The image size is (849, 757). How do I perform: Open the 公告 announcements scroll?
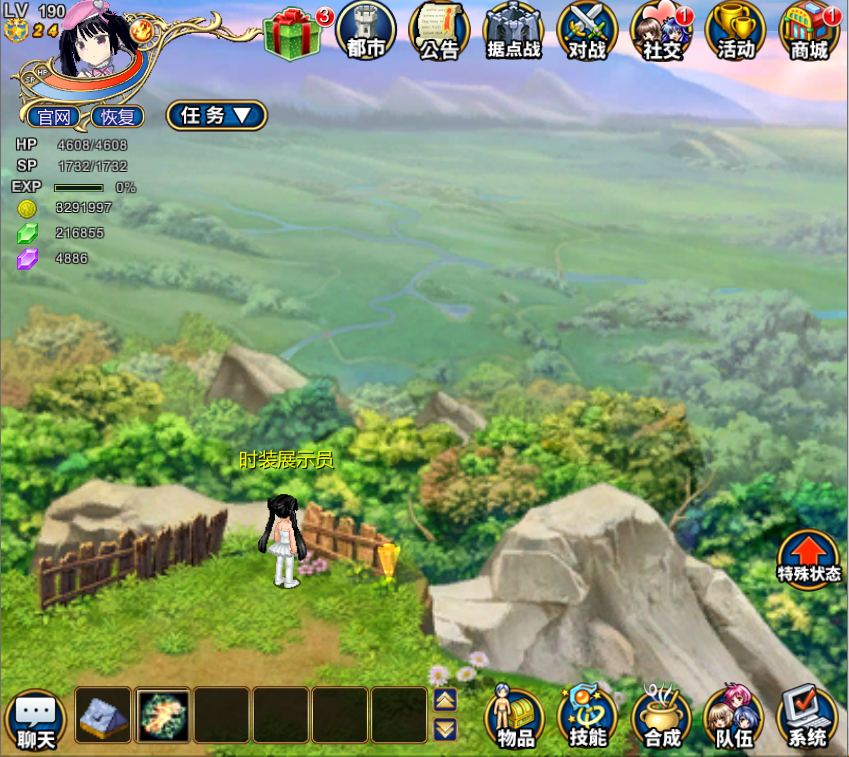tap(439, 31)
